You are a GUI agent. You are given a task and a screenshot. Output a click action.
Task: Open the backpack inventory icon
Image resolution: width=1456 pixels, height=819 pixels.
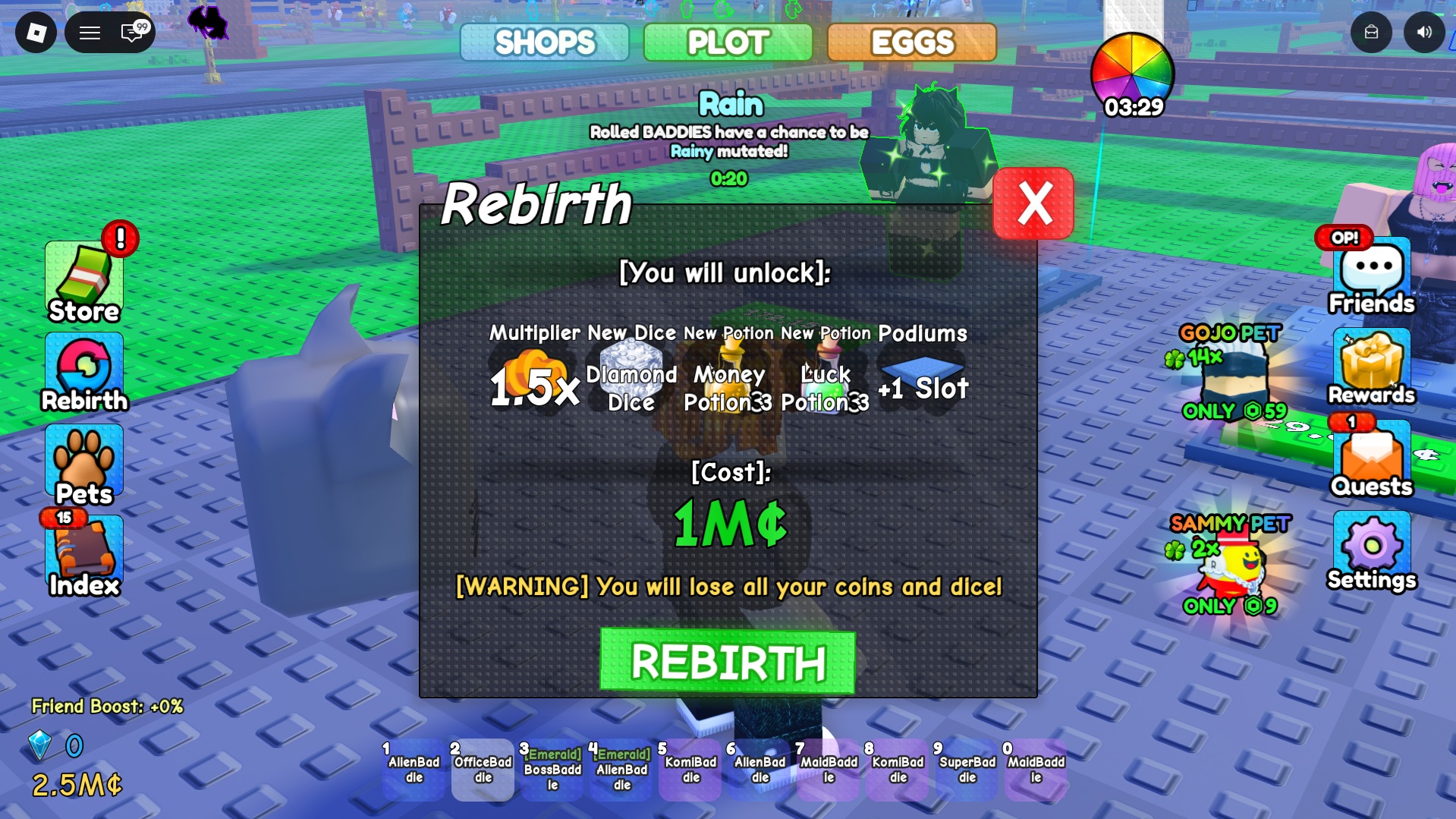click(1371, 33)
